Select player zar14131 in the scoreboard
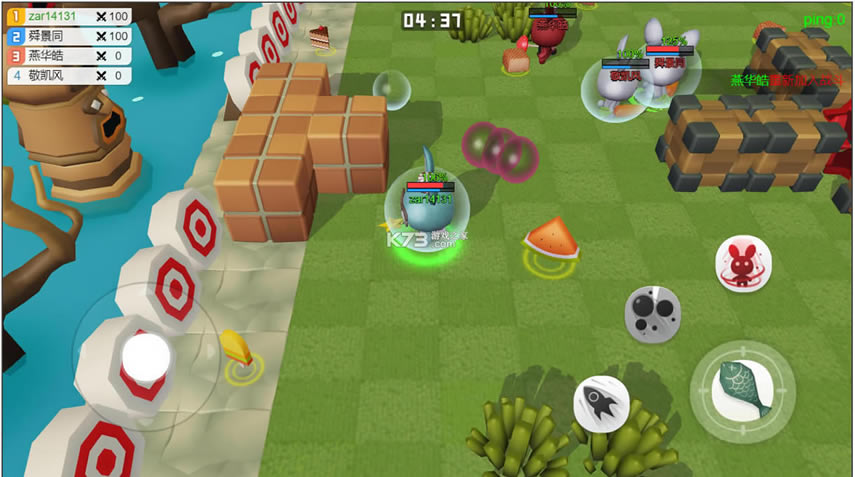Viewport: 855px width, 477px height. pos(68,17)
